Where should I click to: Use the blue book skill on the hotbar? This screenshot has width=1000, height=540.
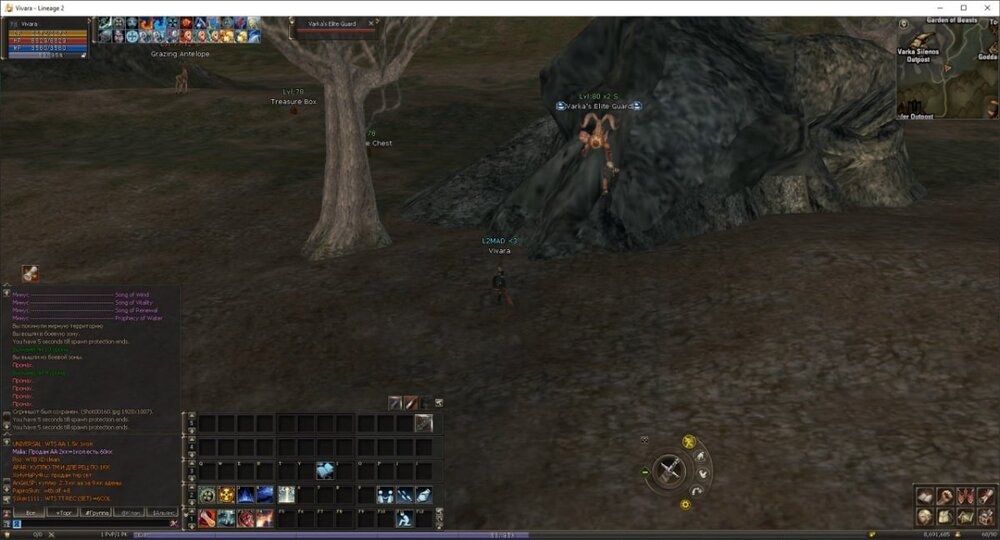coord(326,470)
